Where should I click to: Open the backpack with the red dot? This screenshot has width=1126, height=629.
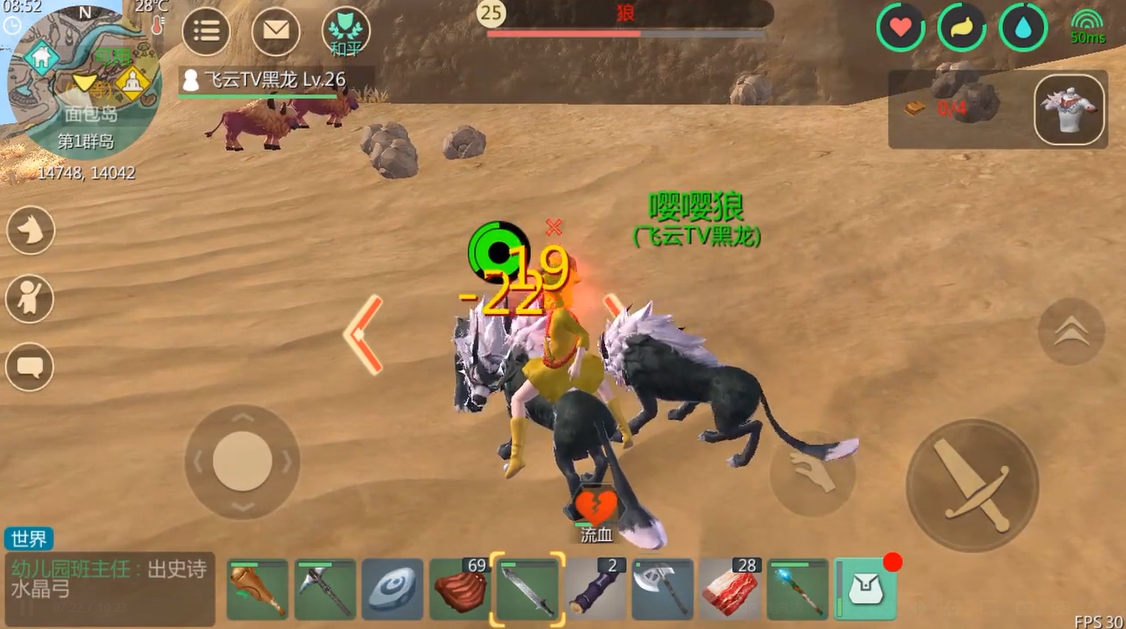click(865, 589)
